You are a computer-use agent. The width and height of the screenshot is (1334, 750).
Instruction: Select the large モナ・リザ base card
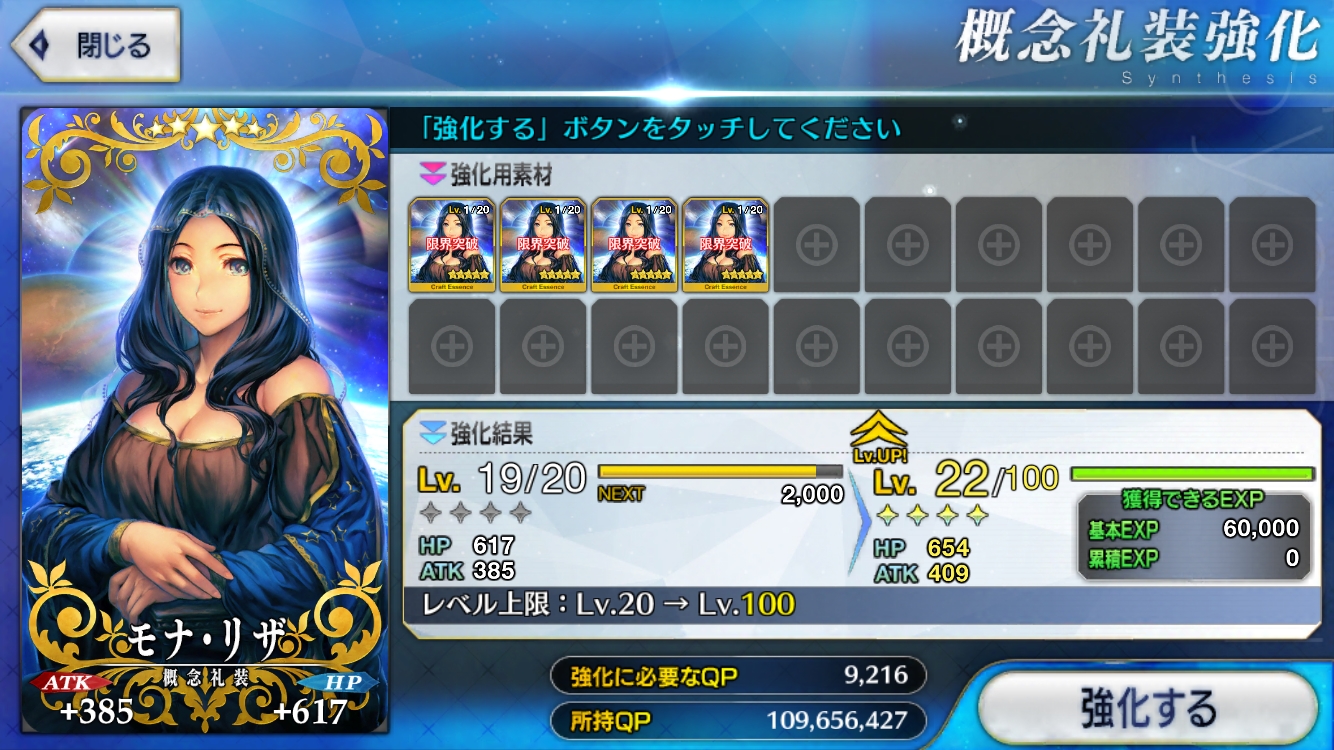click(x=204, y=420)
